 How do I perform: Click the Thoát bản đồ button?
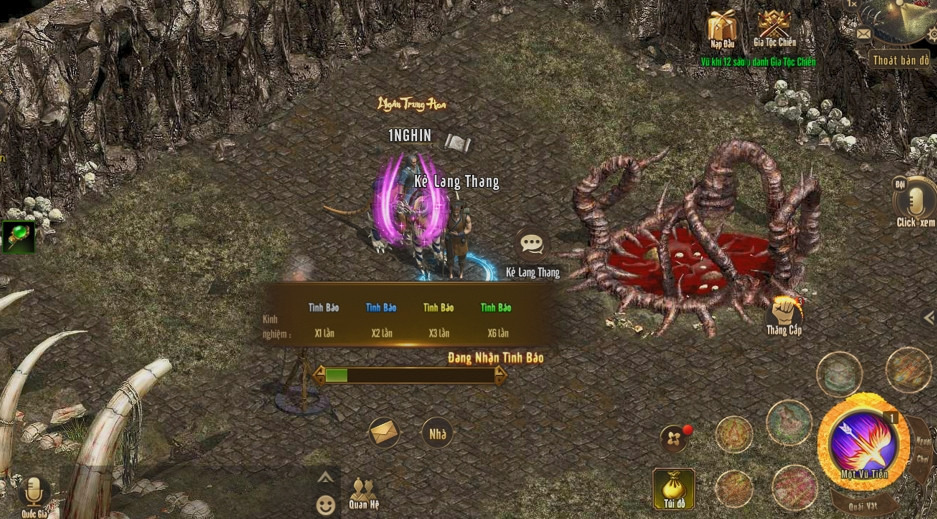click(x=900, y=60)
